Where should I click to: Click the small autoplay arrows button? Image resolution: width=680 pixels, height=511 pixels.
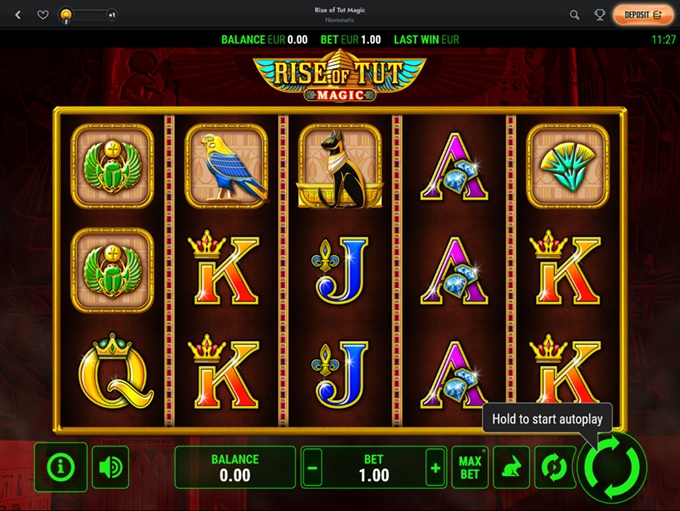[551, 467]
